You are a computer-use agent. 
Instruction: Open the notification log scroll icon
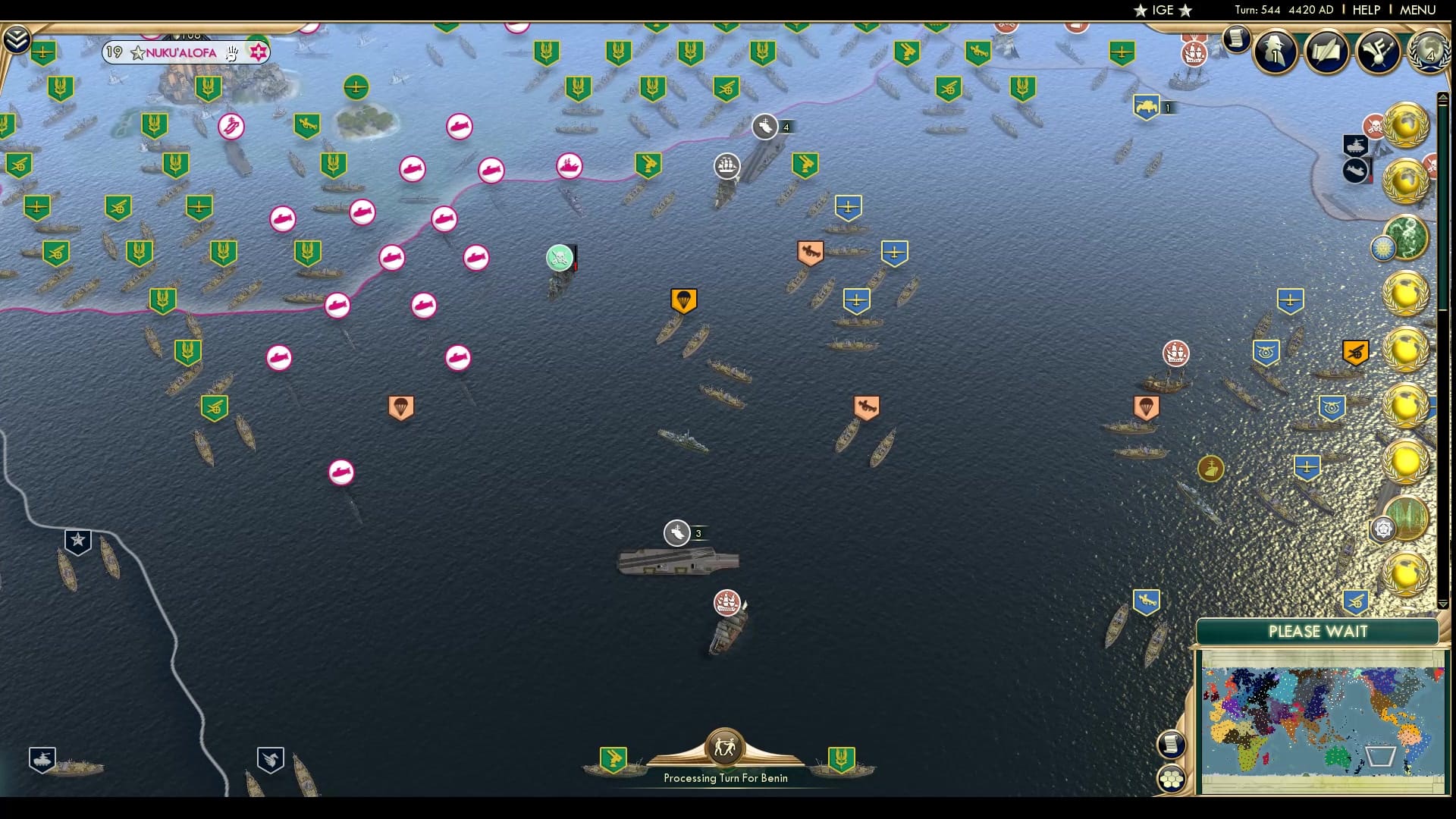point(1238,39)
